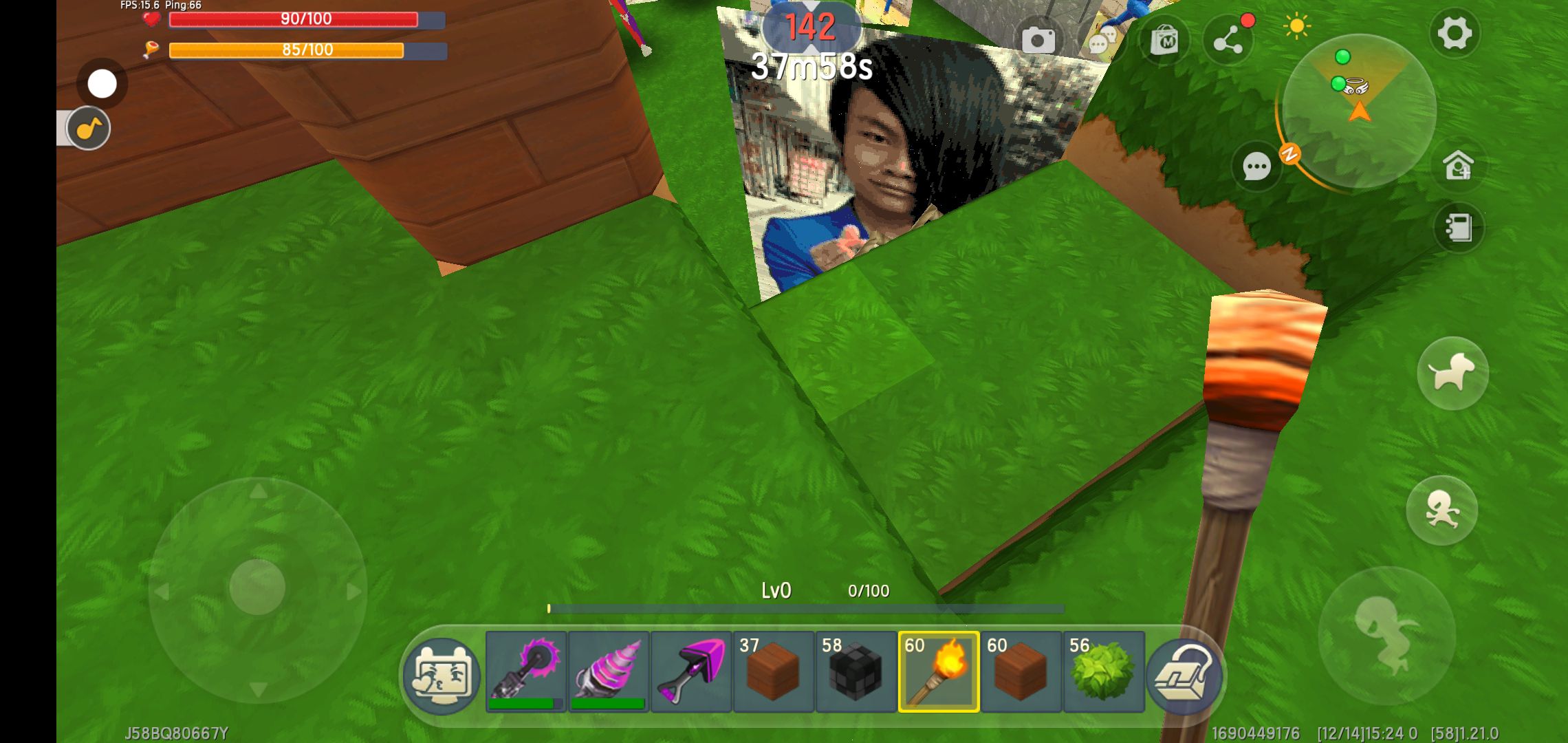The image size is (1568, 743).
Task: Click the home house icon
Action: pyautogui.click(x=1458, y=166)
